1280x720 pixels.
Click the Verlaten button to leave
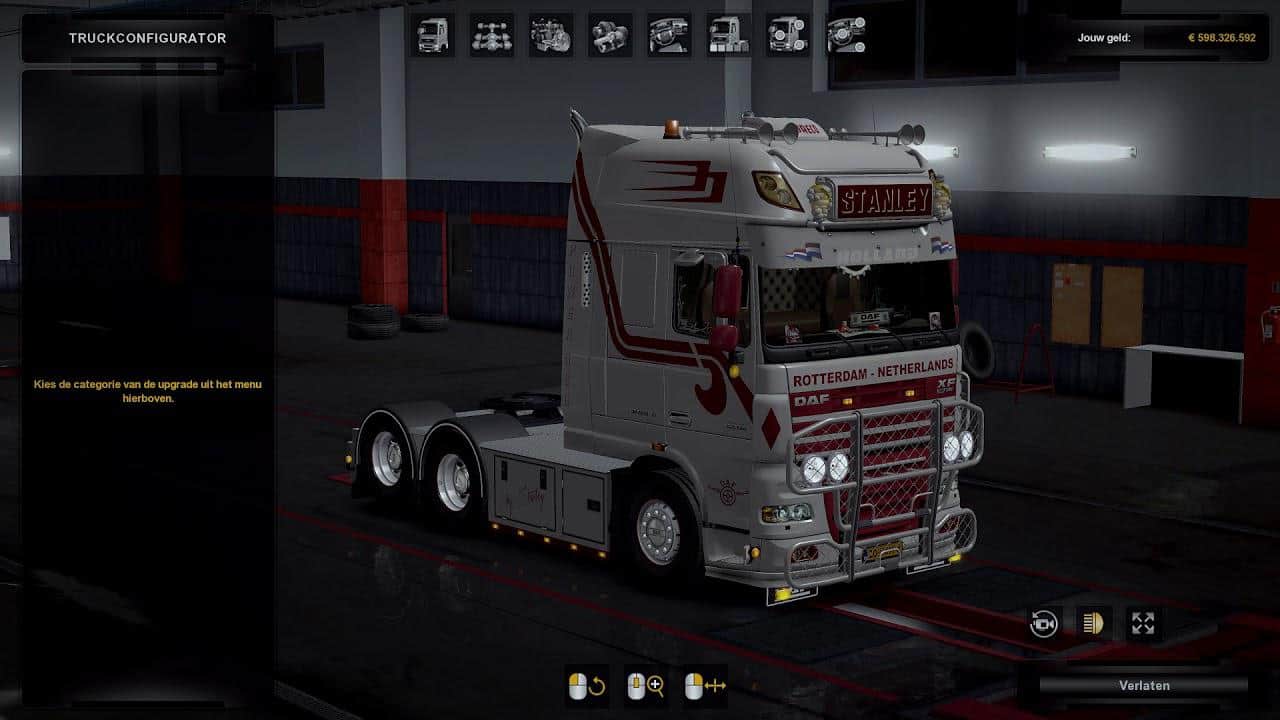tap(1143, 685)
